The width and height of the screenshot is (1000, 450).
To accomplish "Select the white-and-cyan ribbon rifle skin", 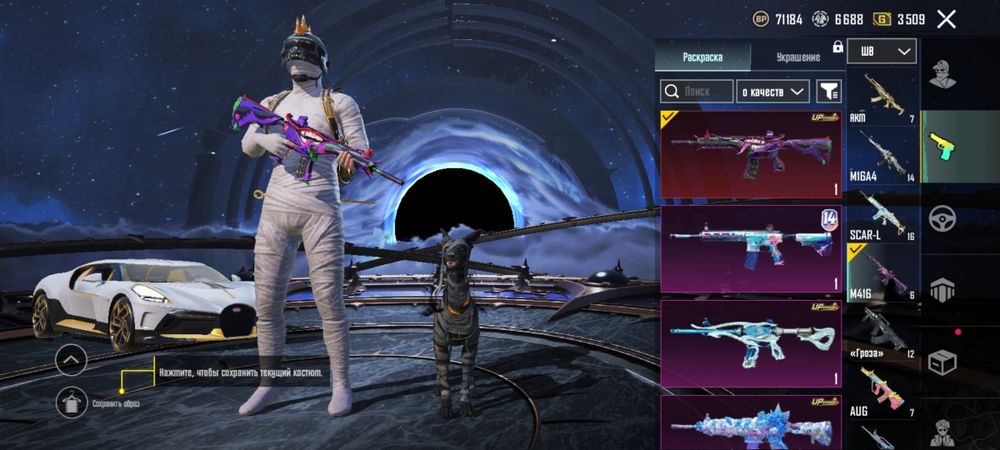I will [751, 344].
